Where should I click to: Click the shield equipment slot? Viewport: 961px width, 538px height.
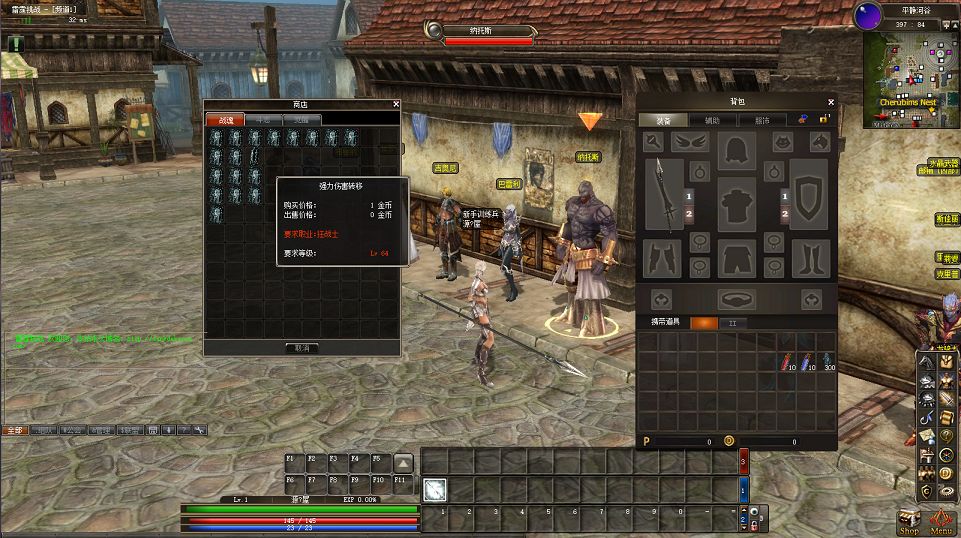(x=809, y=195)
